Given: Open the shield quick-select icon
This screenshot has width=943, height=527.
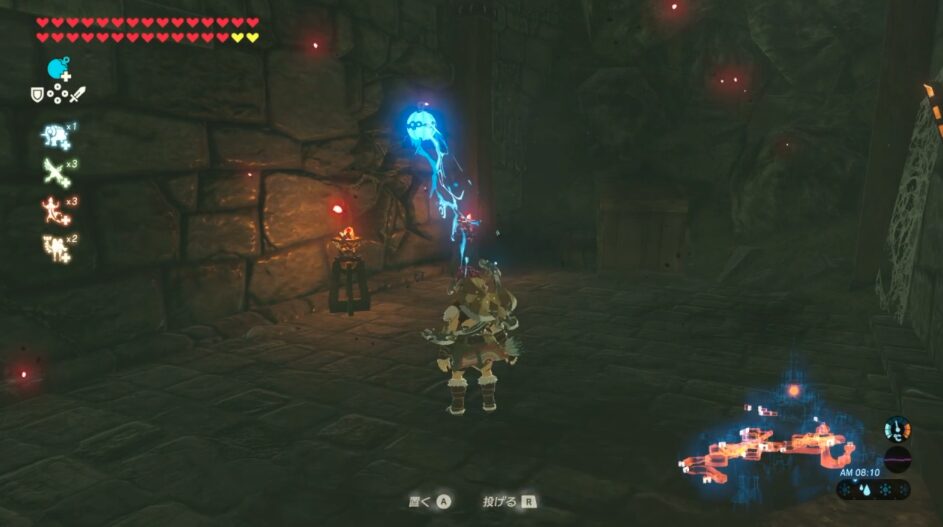Looking at the screenshot, I should point(37,94).
